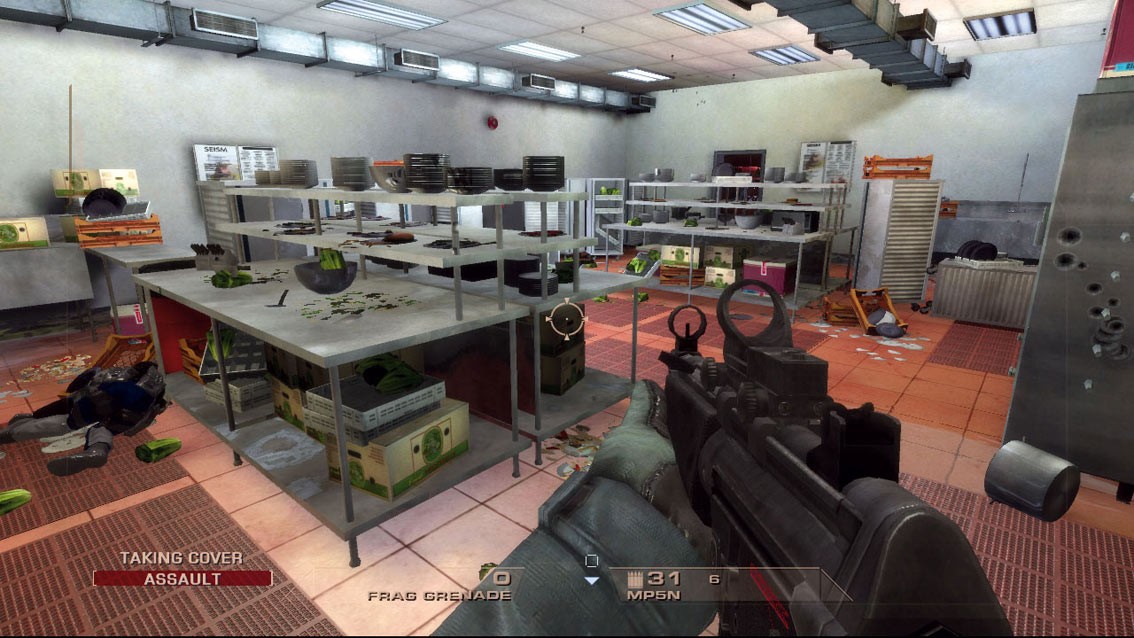Select the MP5N weapon slot
Viewport: 1134px width, 638px height.
click(655, 585)
